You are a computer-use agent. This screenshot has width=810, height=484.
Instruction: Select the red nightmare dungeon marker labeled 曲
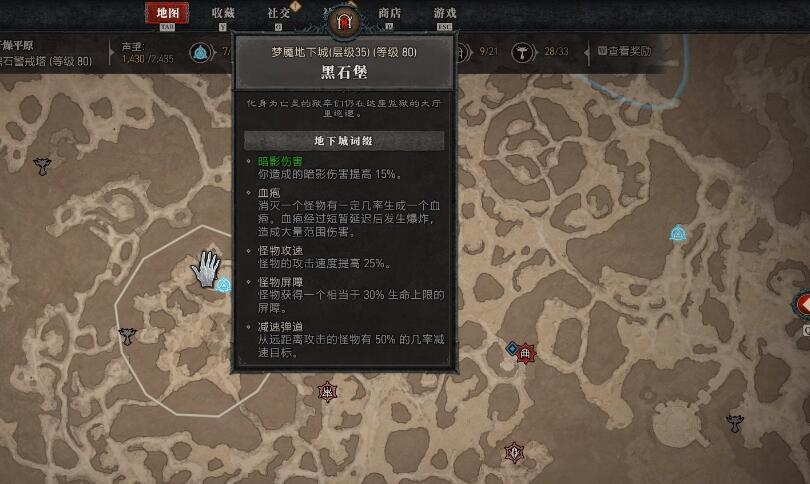coord(525,353)
